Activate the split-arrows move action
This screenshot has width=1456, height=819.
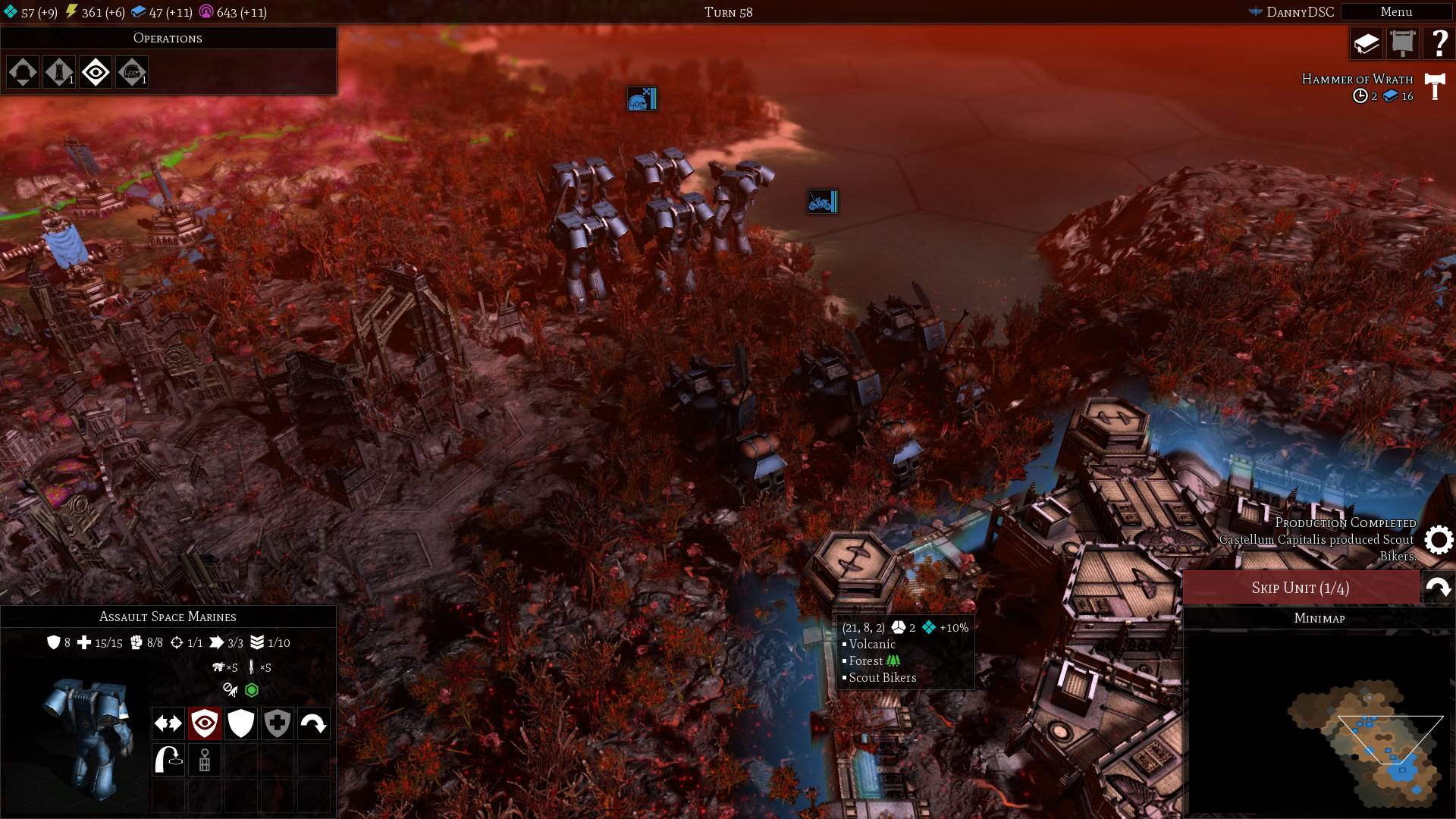click(x=168, y=723)
